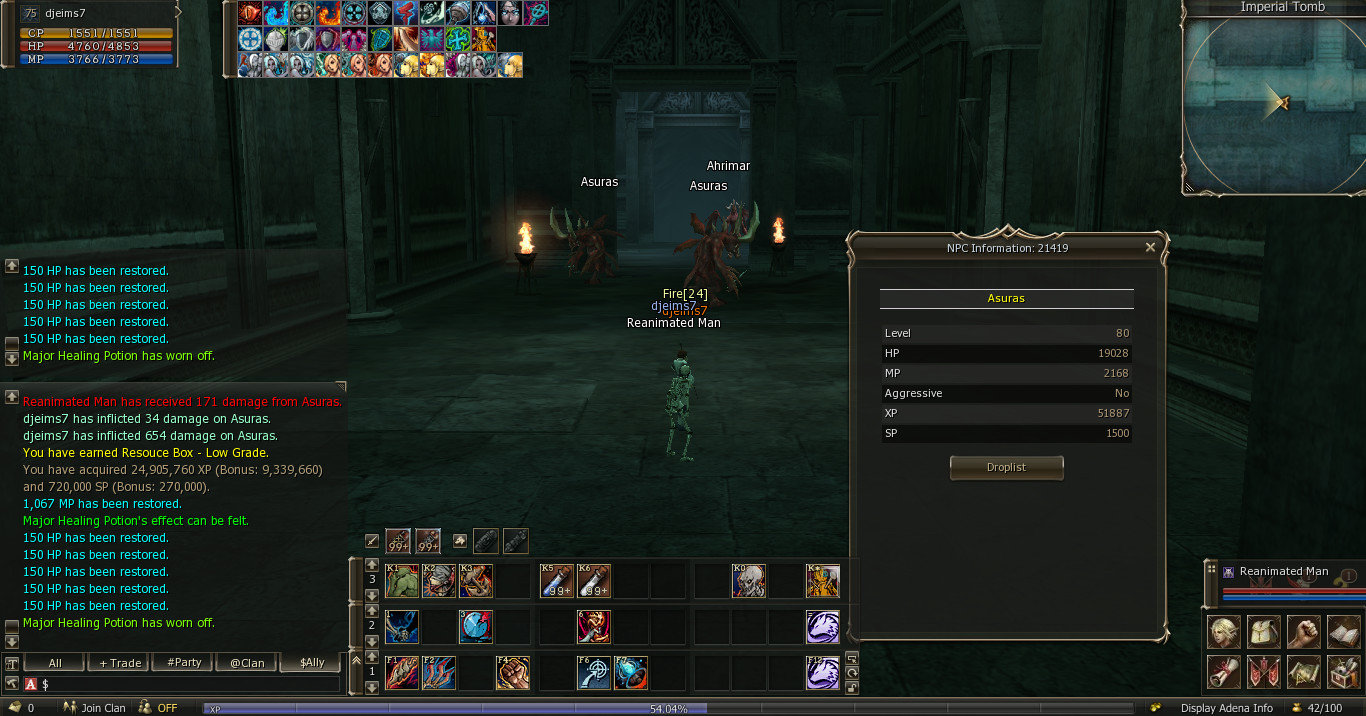Viewport: 1366px width, 716px height.
Task: Click the chat message input field
Action: click(x=190, y=684)
